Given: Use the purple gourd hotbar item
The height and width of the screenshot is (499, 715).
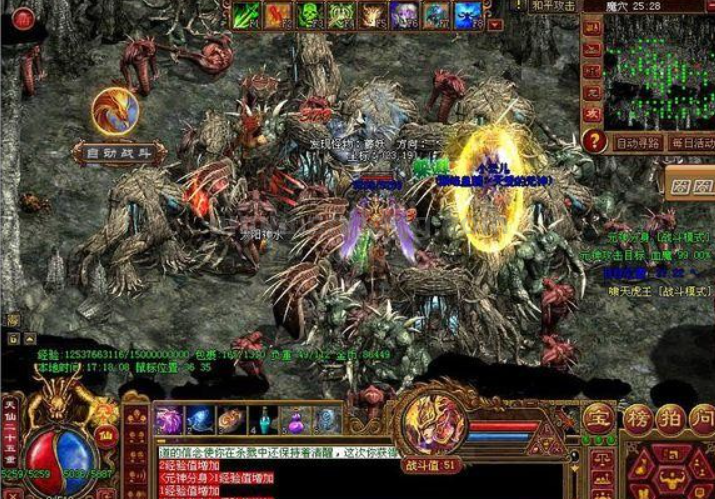Looking at the screenshot, I should coord(294,420).
